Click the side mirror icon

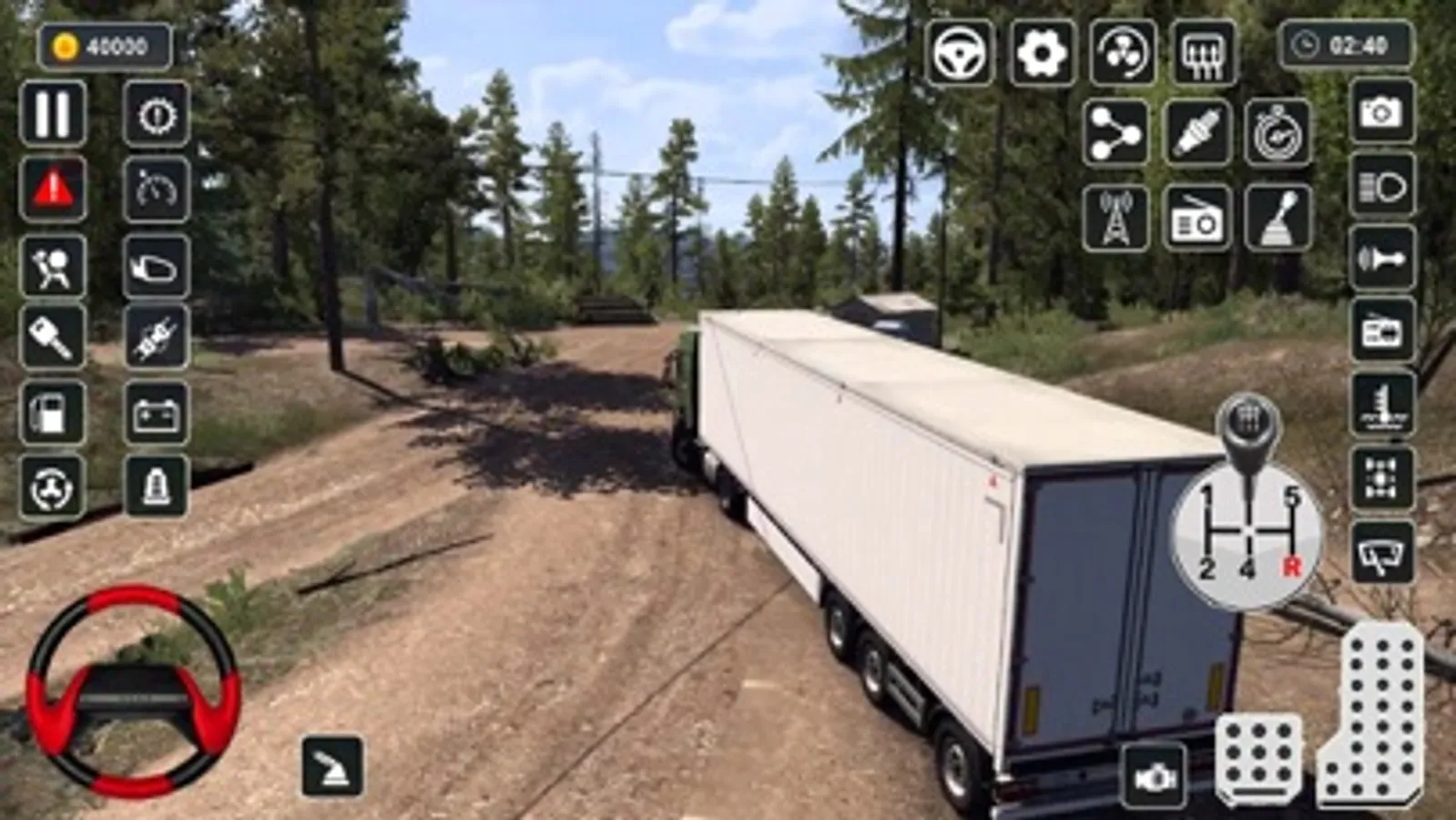click(x=155, y=268)
